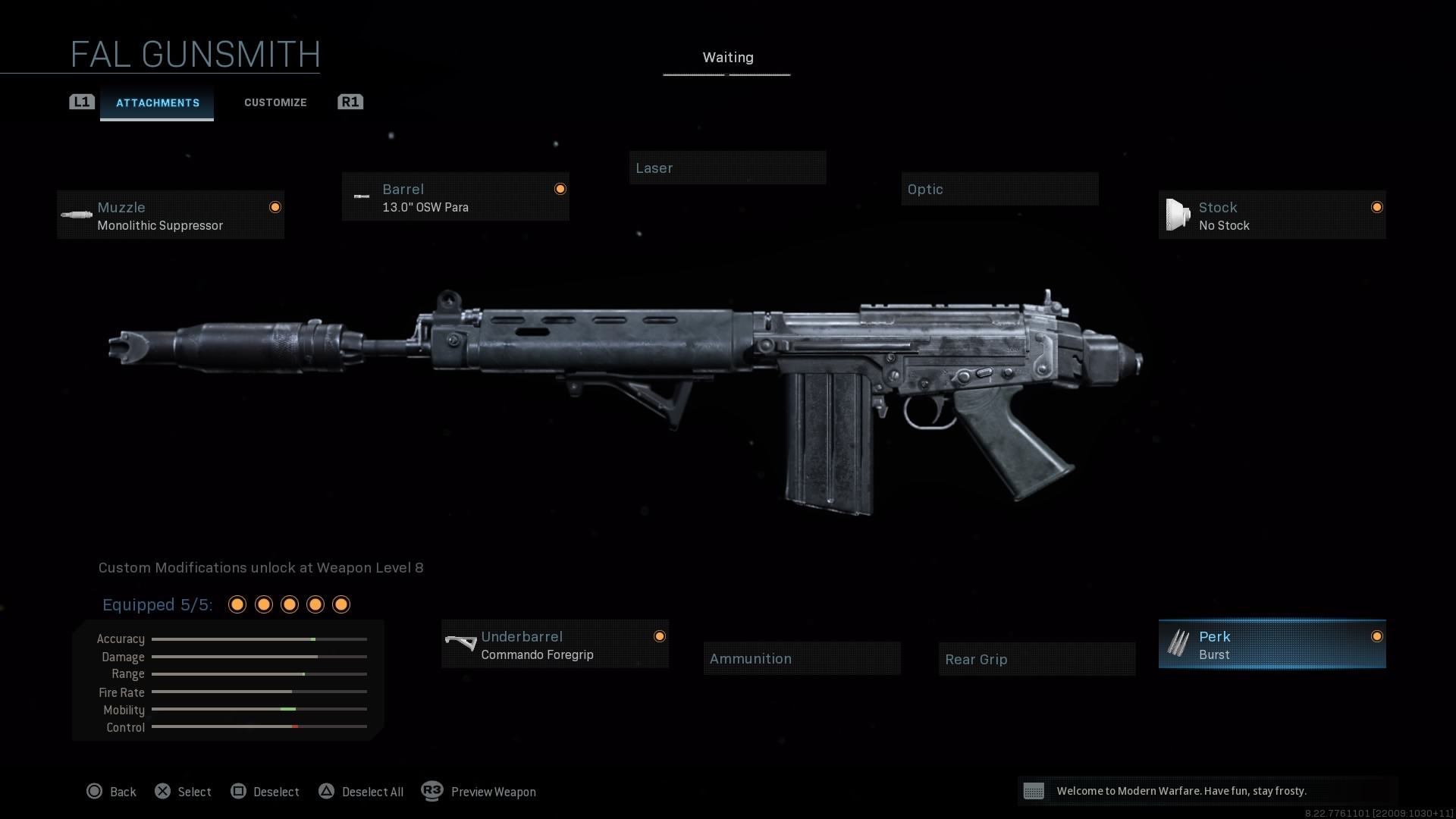Click the R1 shoulder button icon
The image size is (1456, 819).
click(x=350, y=102)
